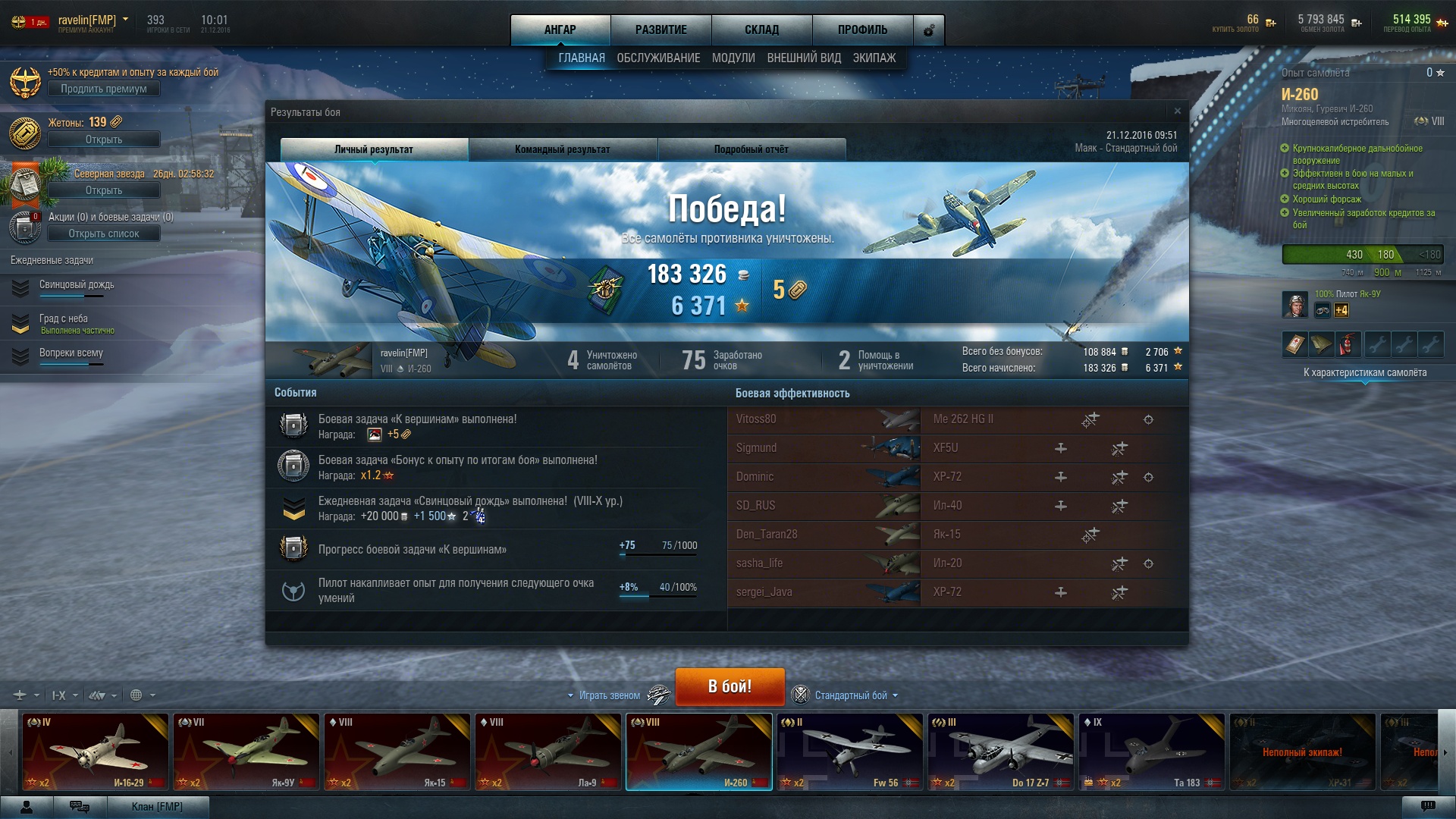The height and width of the screenshot is (819, 1456).
Task: Click «Играть звеном» to form a flight
Action: coord(610,695)
